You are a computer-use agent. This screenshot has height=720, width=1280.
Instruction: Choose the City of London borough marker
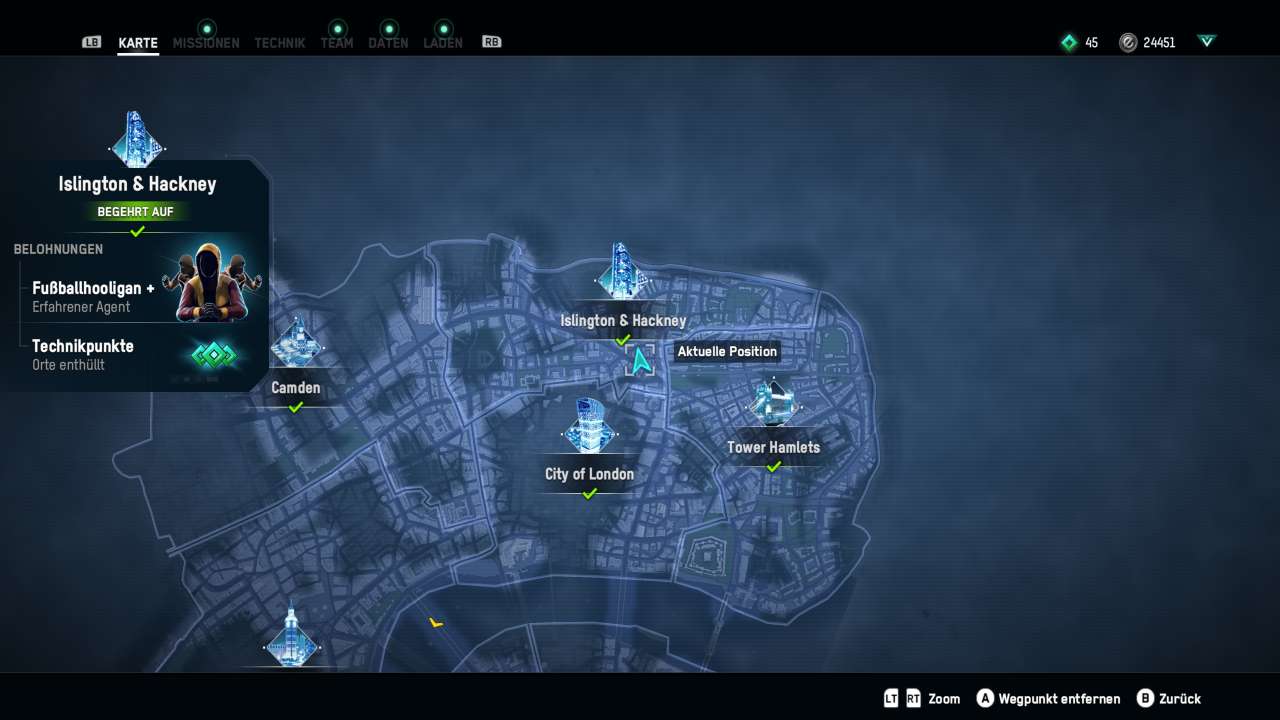pos(590,428)
